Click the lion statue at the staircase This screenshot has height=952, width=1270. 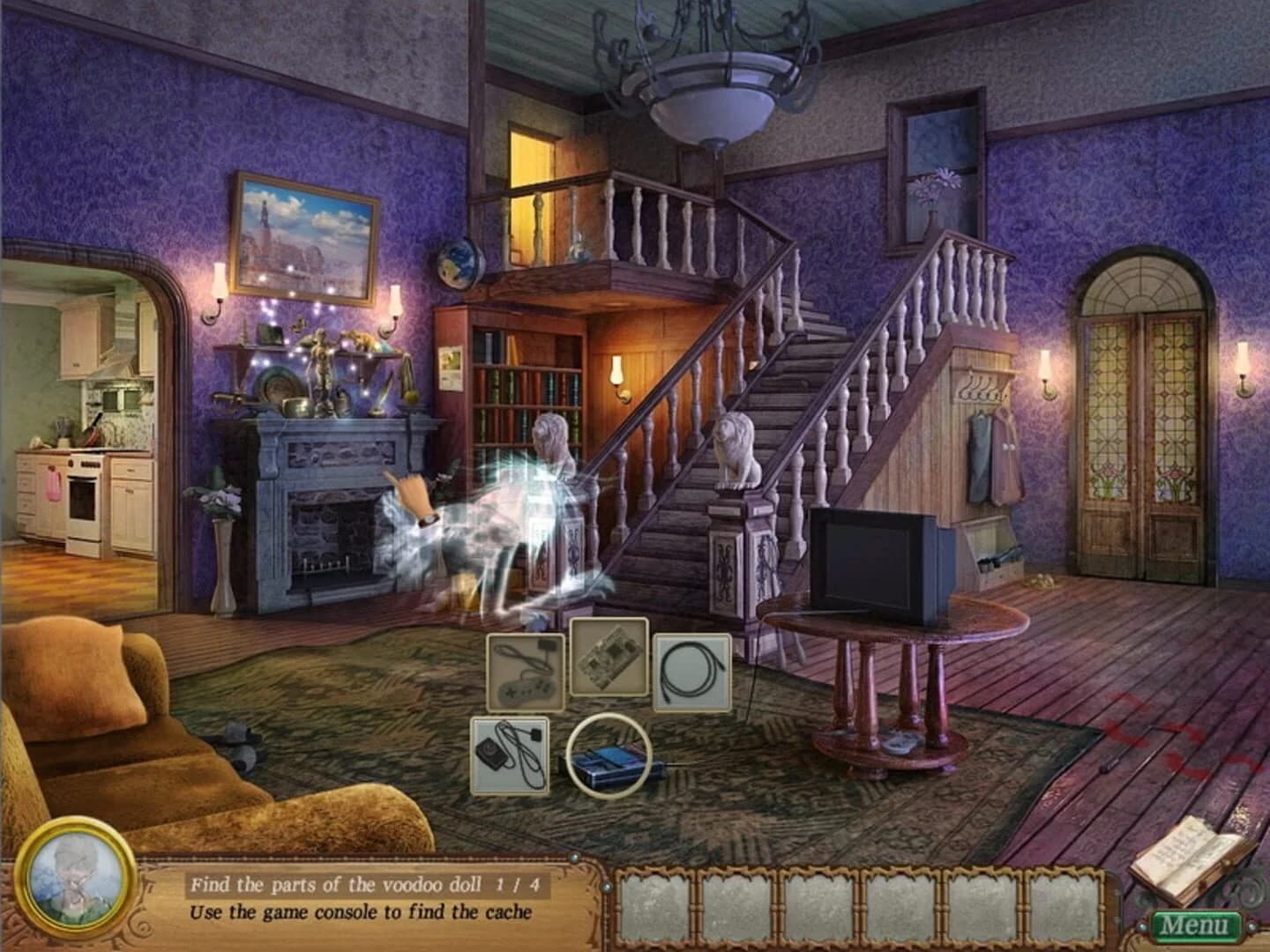coord(736,451)
